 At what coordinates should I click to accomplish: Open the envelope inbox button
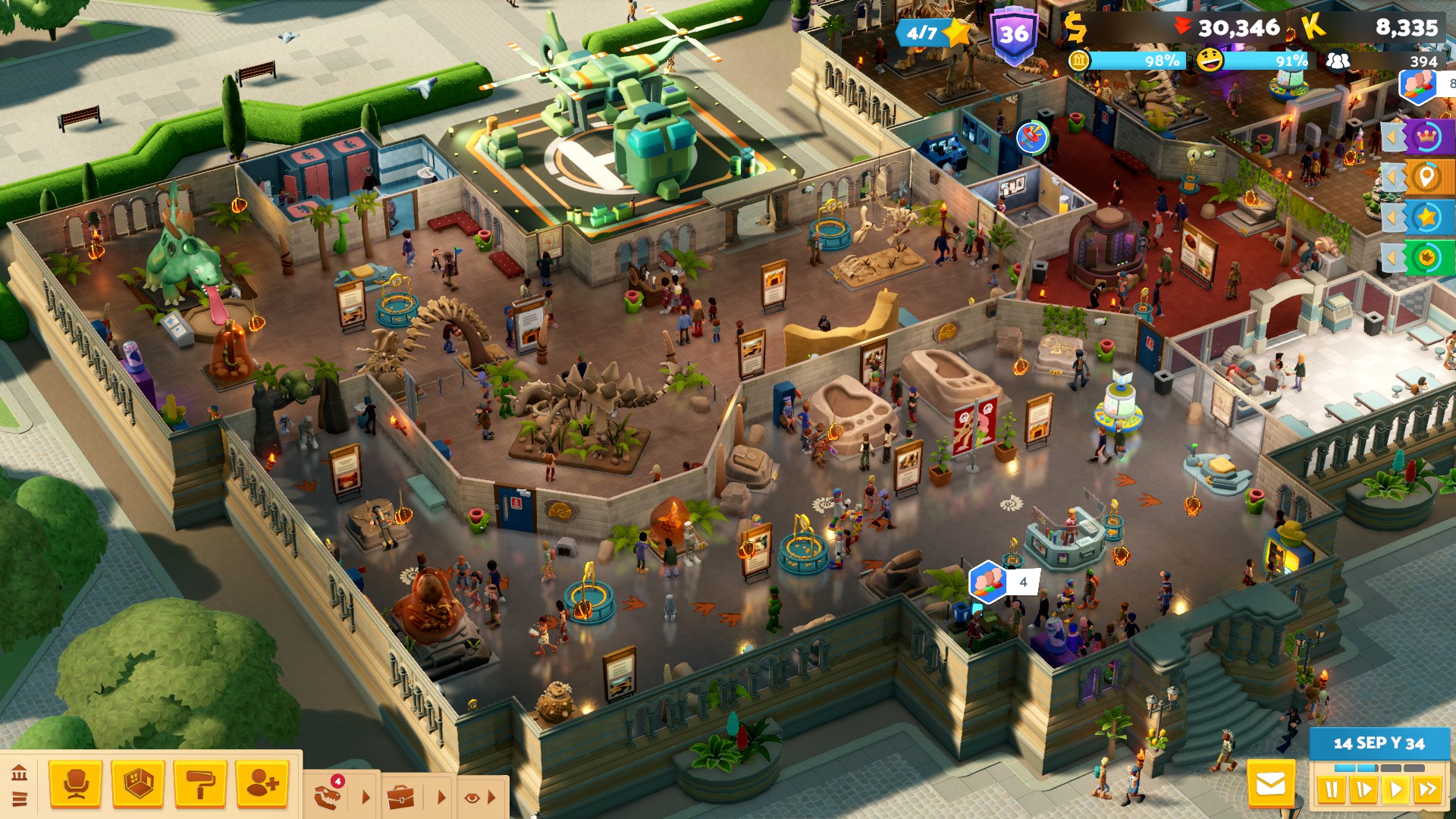click(1271, 784)
